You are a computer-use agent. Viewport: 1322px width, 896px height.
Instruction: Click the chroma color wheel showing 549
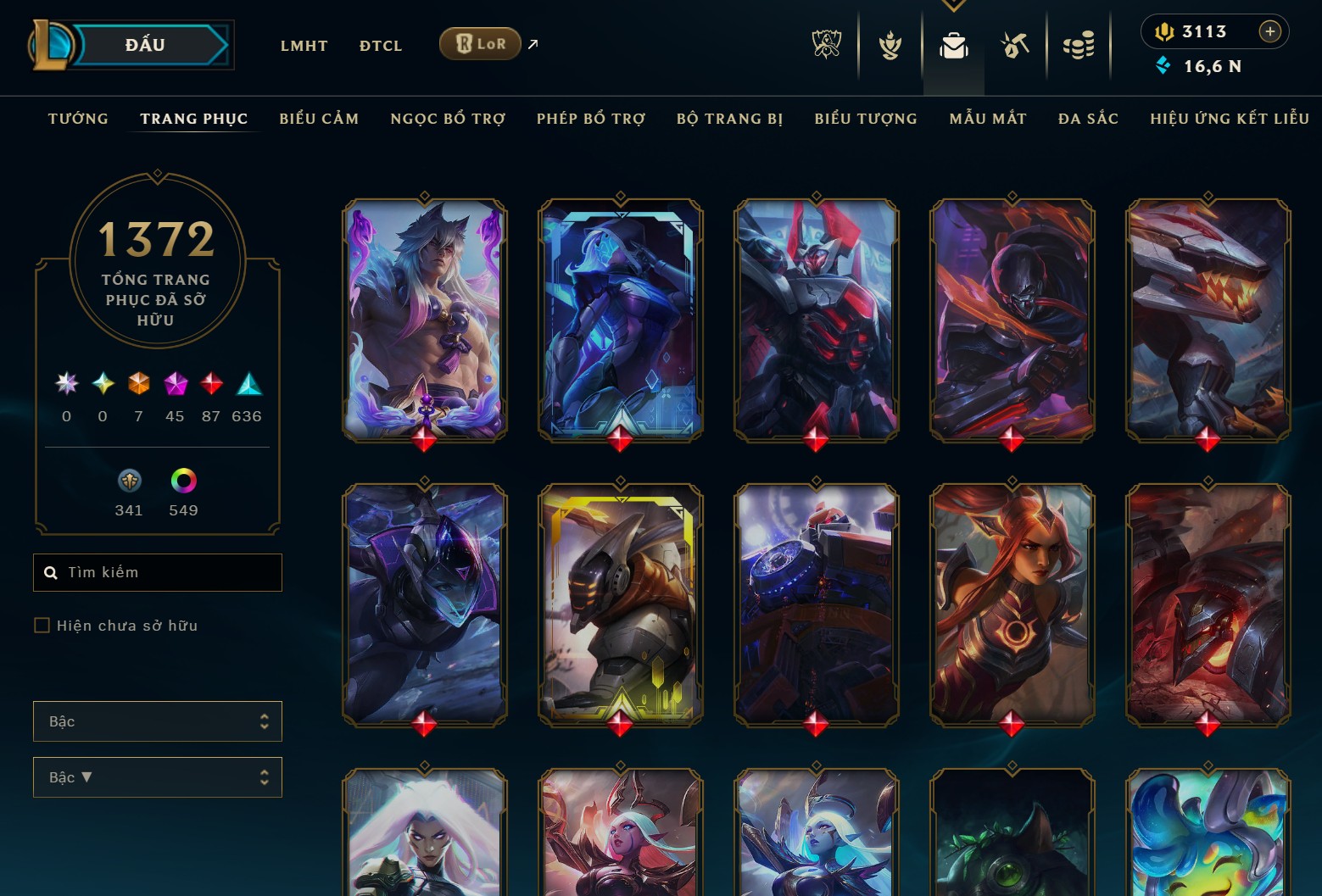click(x=182, y=481)
